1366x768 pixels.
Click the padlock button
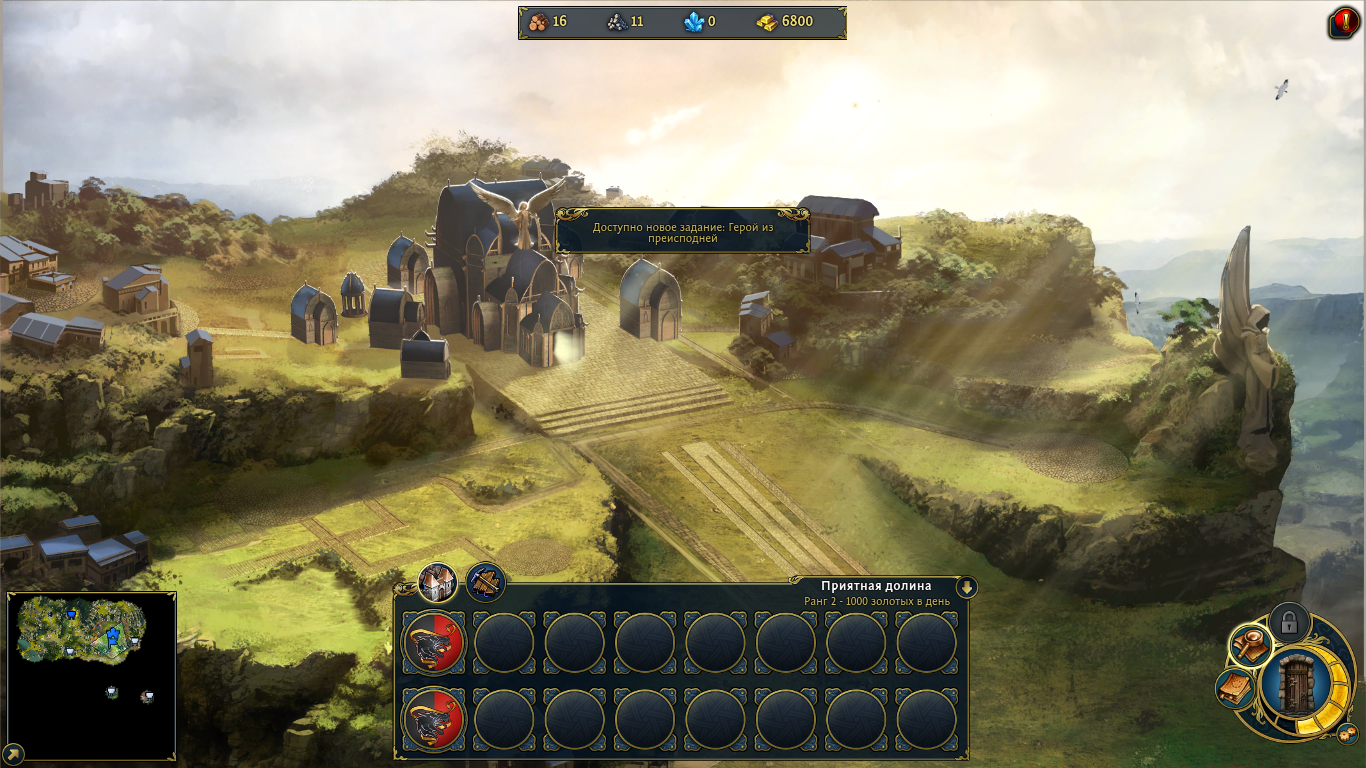pyautogui.click(x=1289, y=622)
